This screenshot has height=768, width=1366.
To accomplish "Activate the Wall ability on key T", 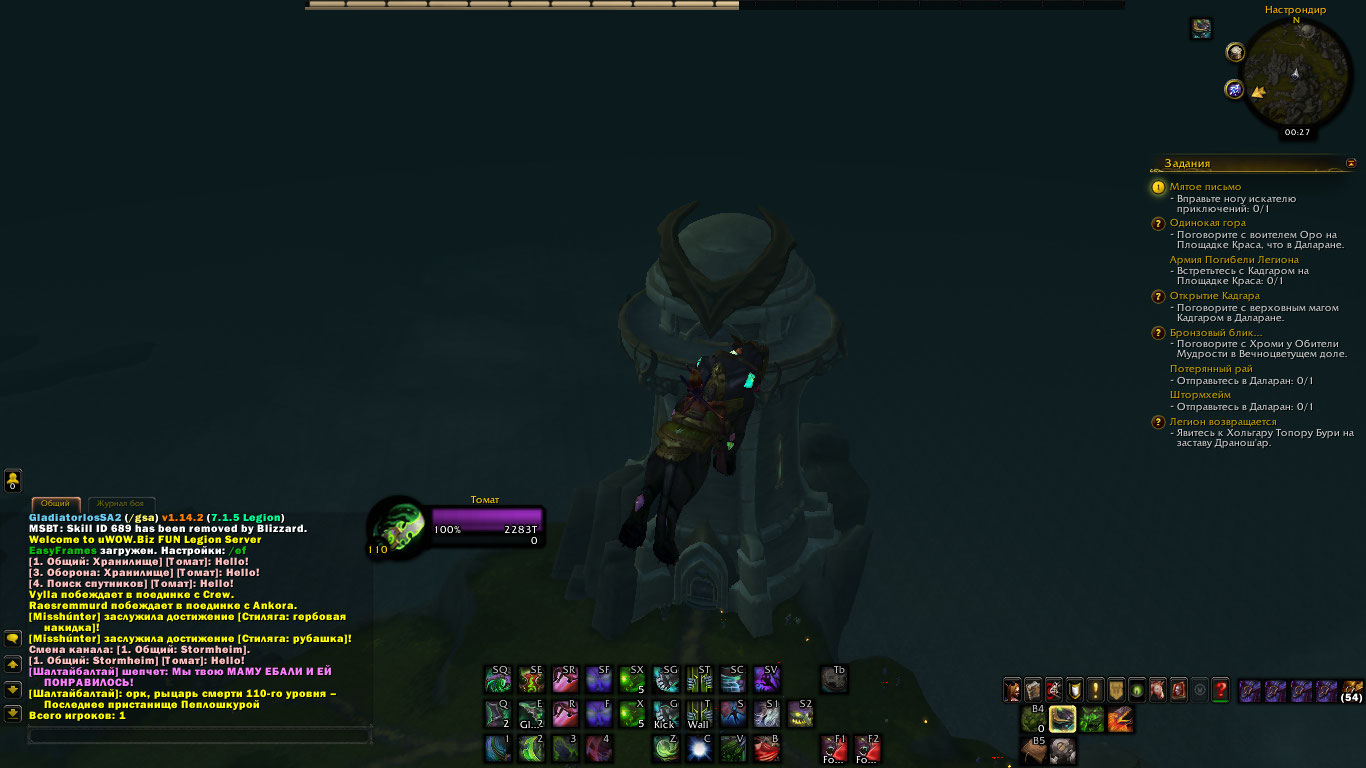I will tap(699, 714).
